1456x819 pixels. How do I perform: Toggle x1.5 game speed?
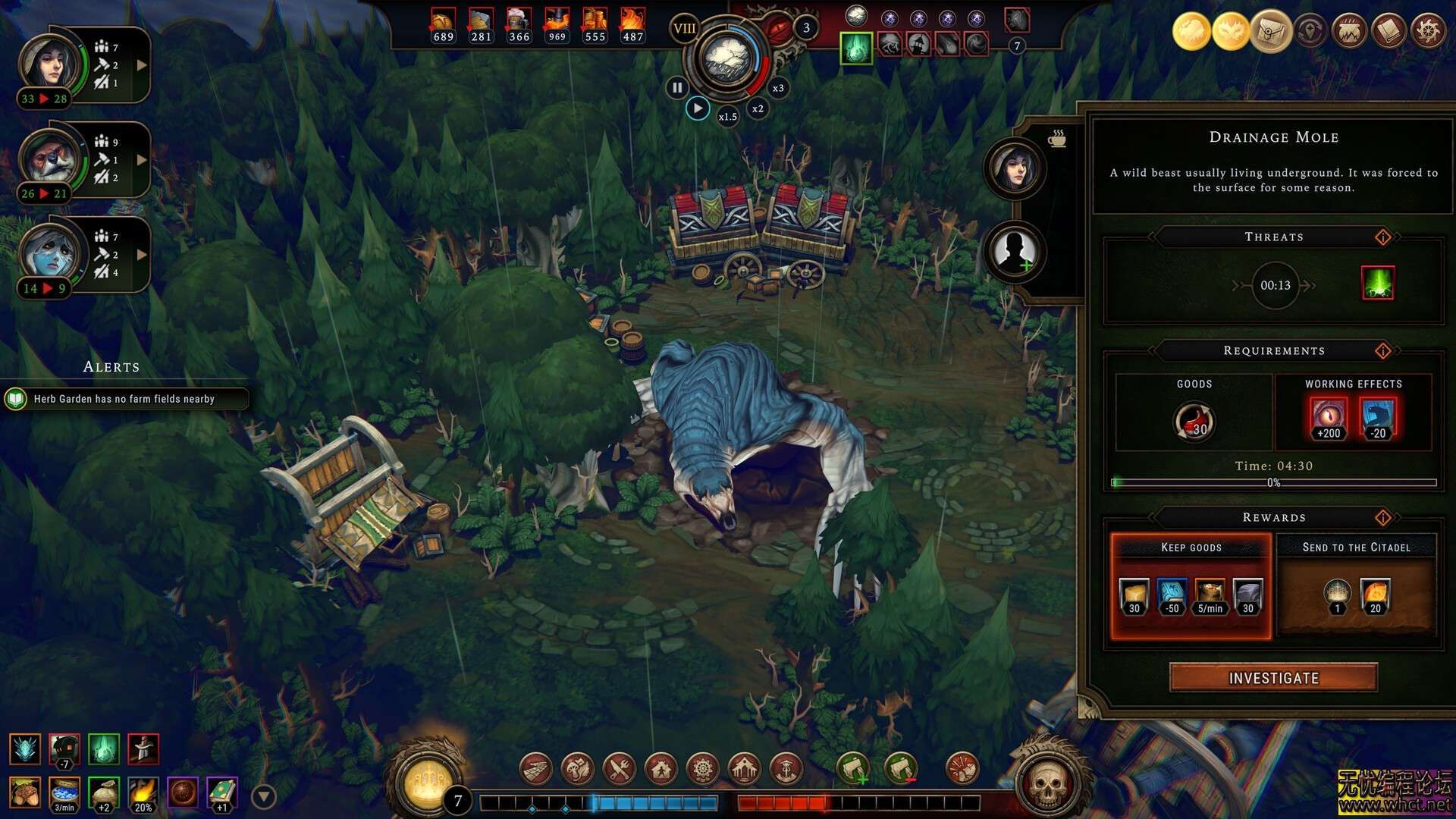726,118
